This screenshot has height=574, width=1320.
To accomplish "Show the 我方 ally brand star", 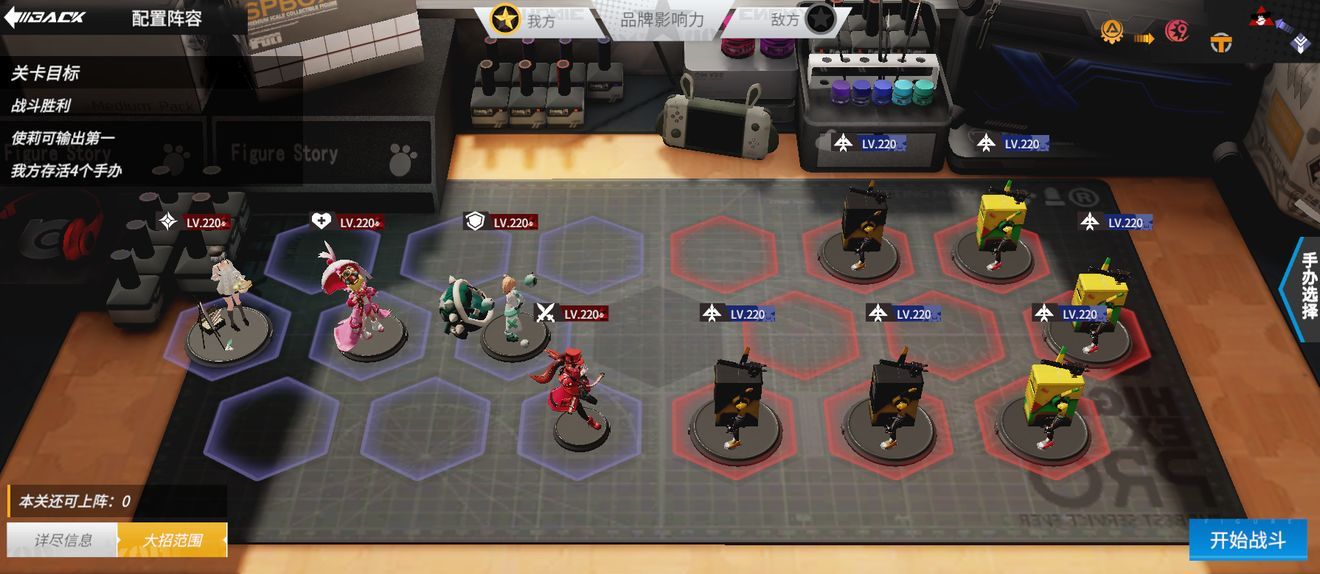I will 506,19.
